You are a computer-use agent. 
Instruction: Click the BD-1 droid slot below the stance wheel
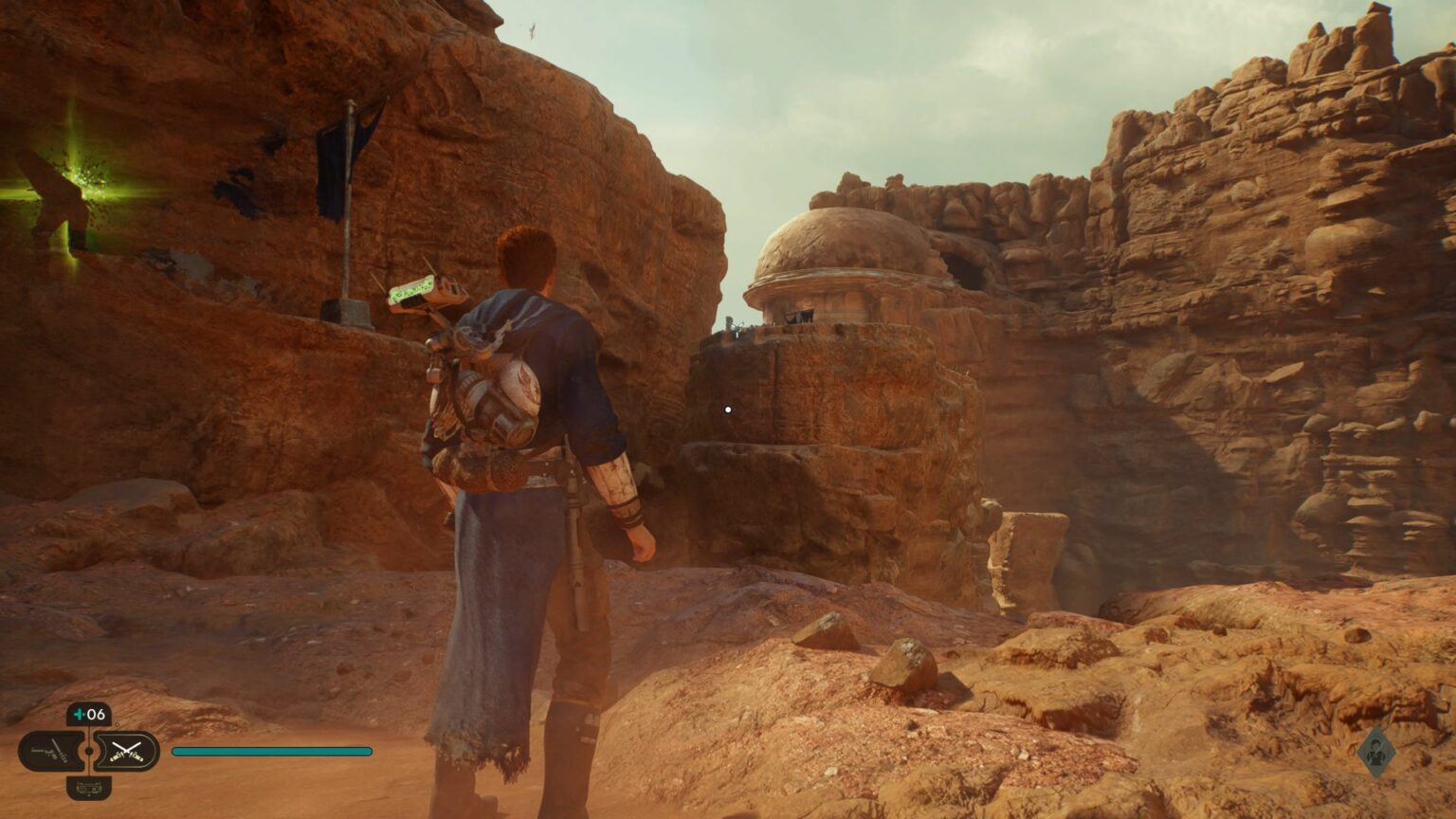[89, 788]
